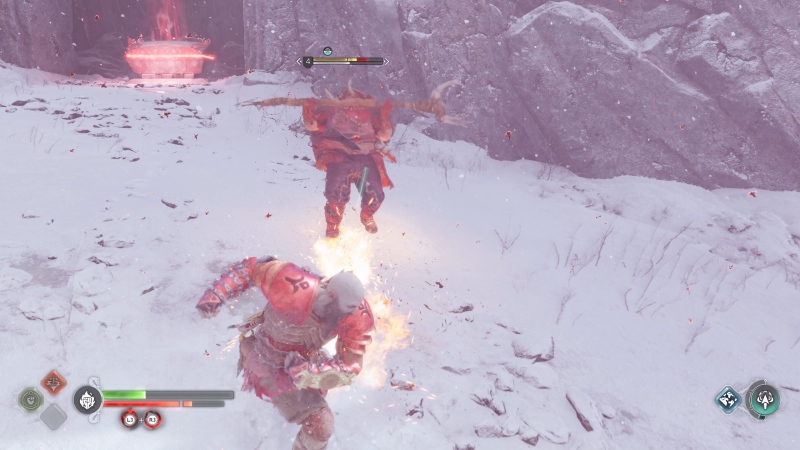Activate the red diamond runic attack icon
This screenshot has height=450, width=800.
(54, 382)
